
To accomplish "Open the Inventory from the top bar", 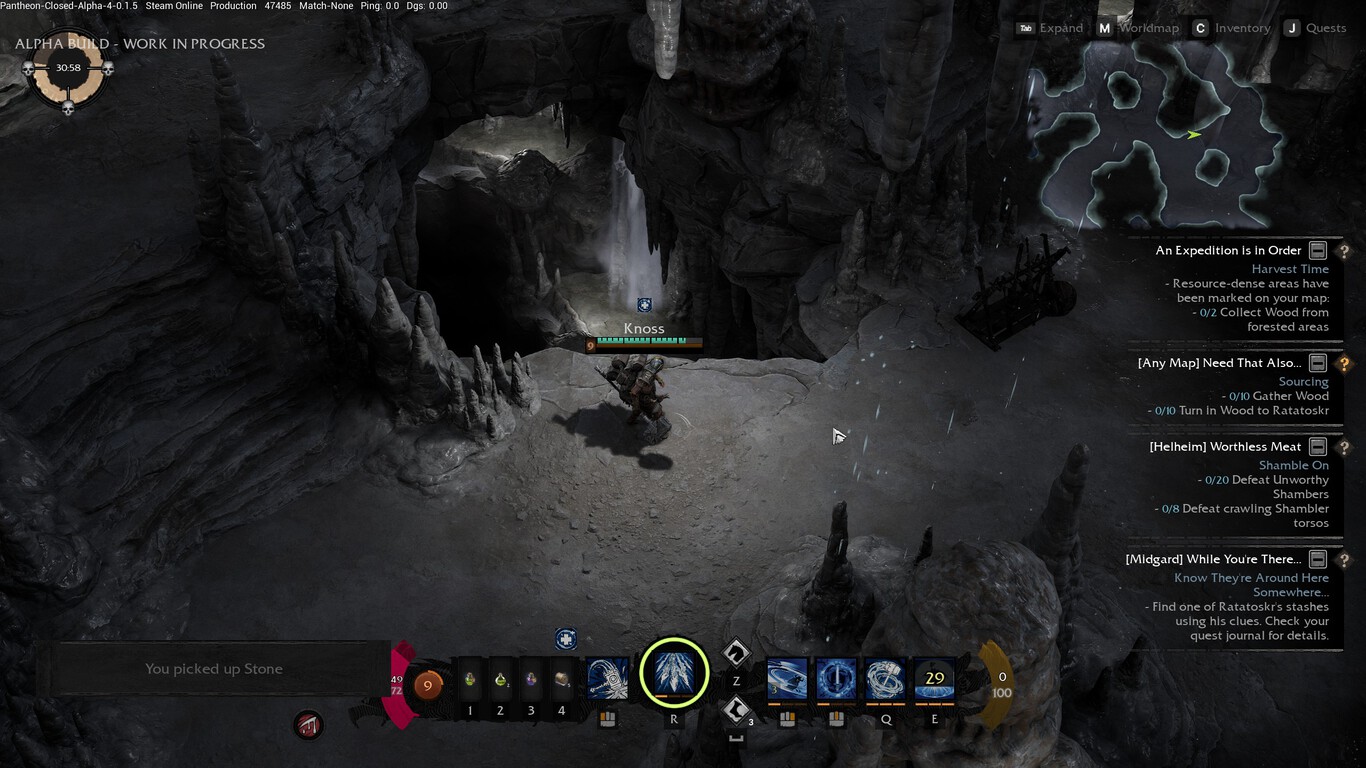I will point(1231,28).
